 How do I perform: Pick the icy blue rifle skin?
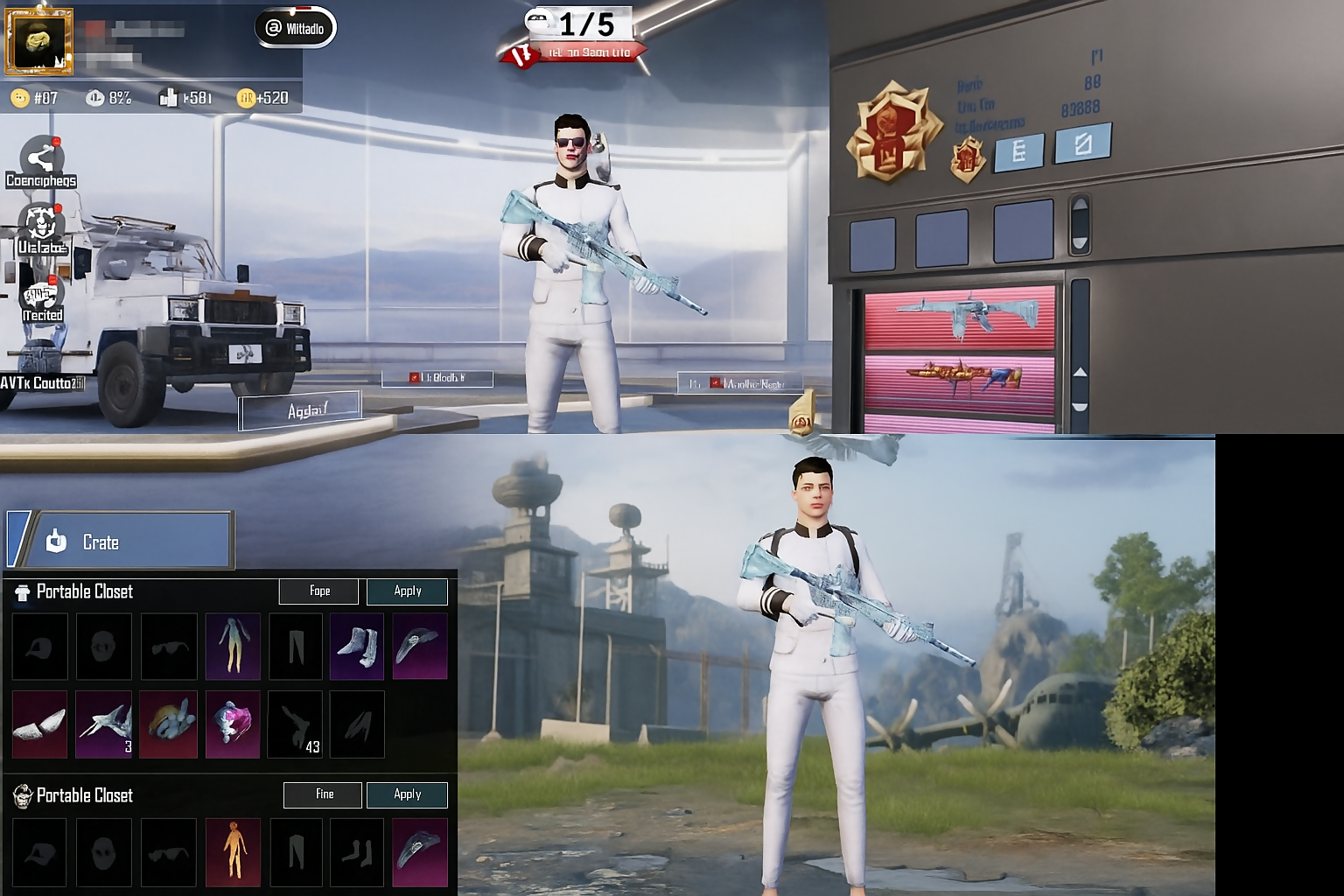point(959,316)
